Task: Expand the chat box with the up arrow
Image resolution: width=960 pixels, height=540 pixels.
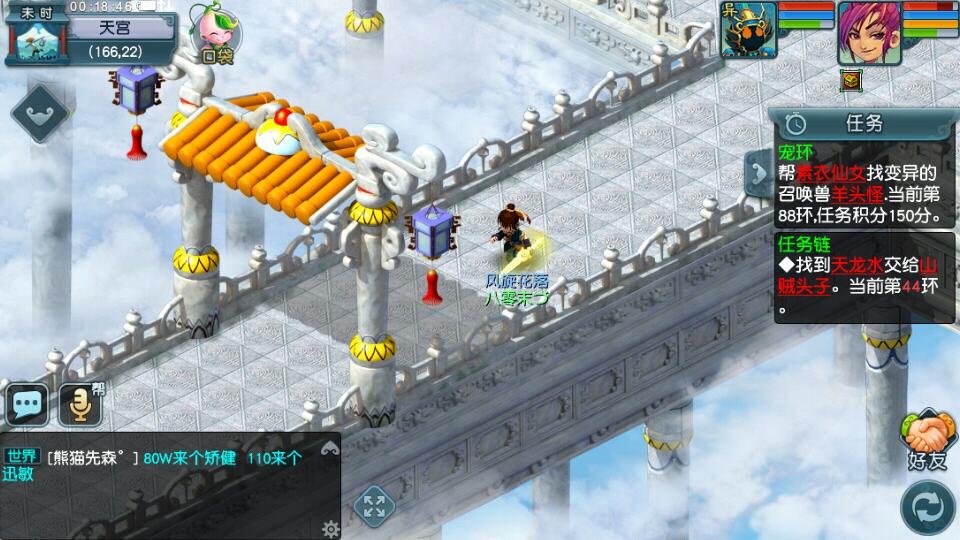Action: 329,450
